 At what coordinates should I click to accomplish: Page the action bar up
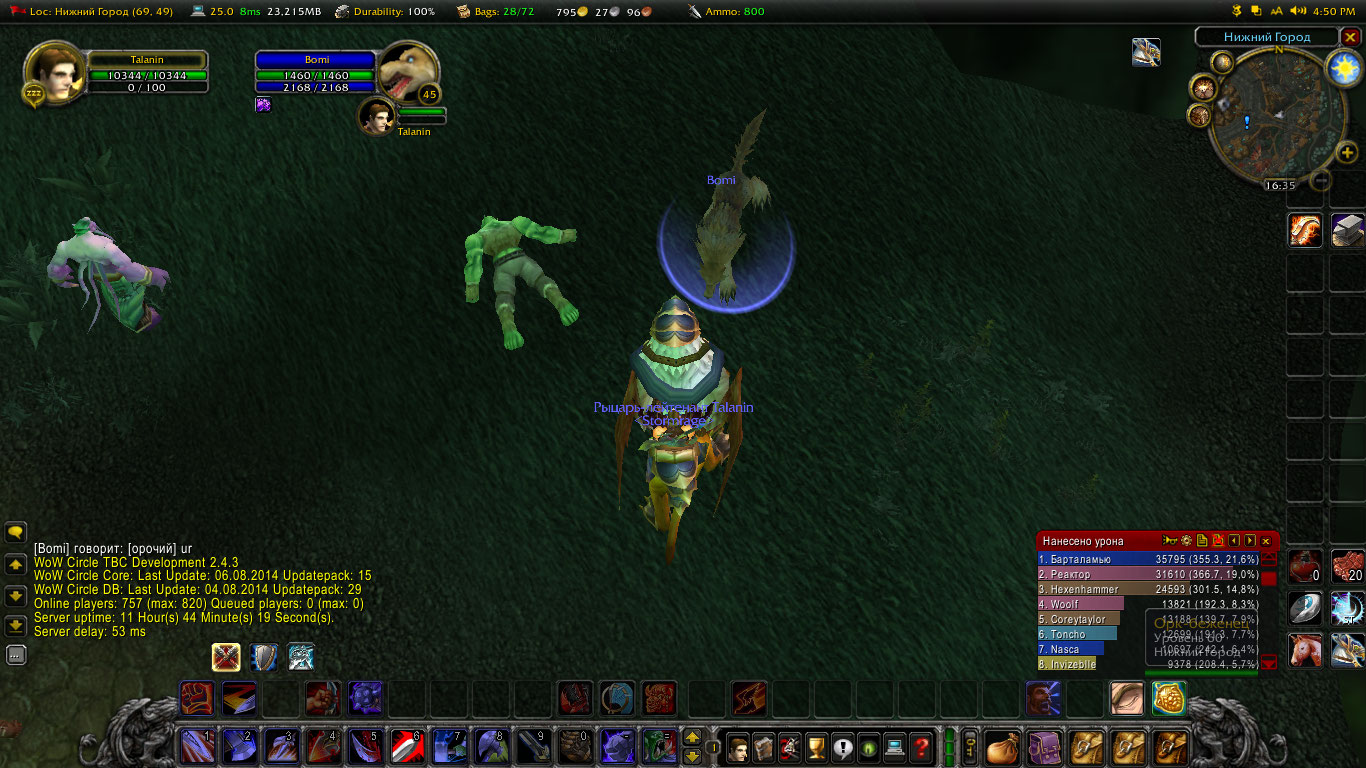point(691,738)
